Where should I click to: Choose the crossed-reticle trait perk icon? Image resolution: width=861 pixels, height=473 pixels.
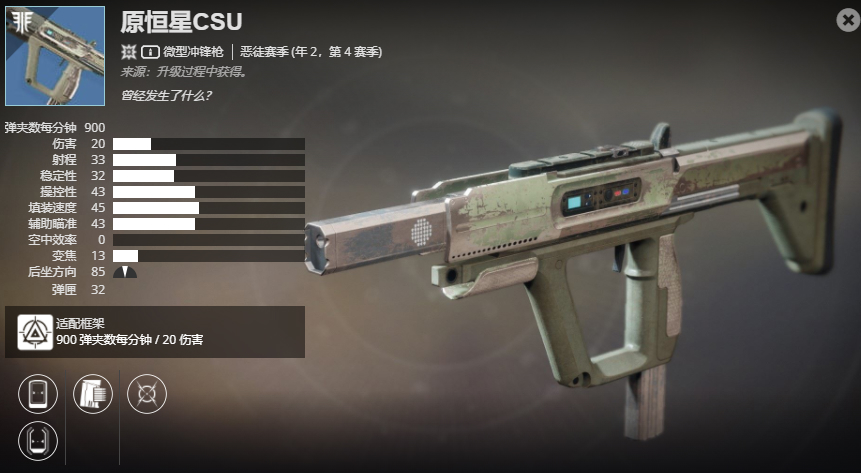pyautogui.click(x=147, y=394)
